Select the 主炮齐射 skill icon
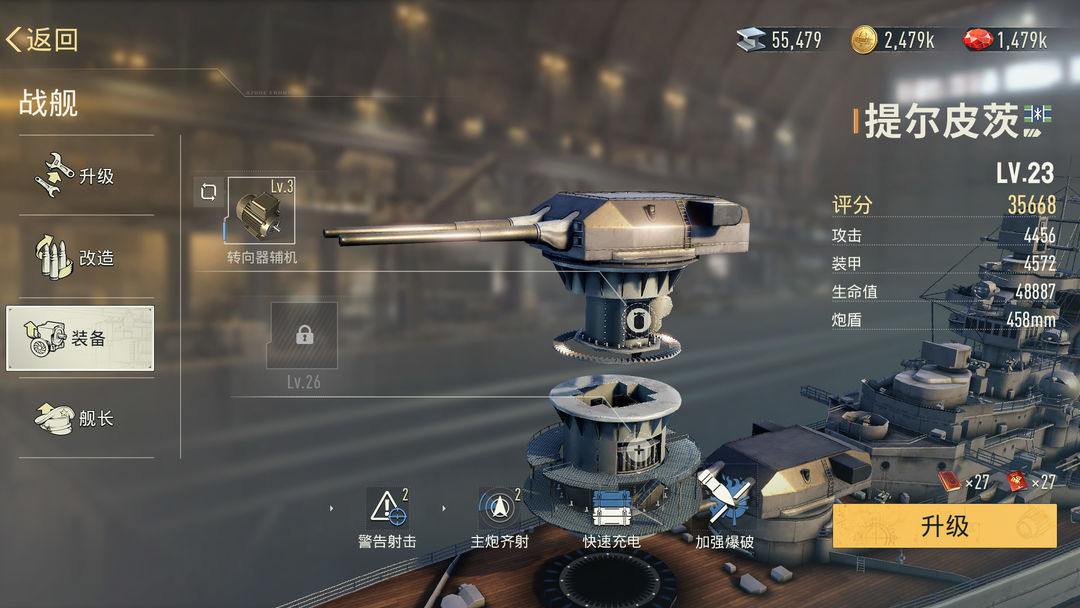Image resolution: width=1080 pixels, height=608 pixels. click(x=499, y=509)
